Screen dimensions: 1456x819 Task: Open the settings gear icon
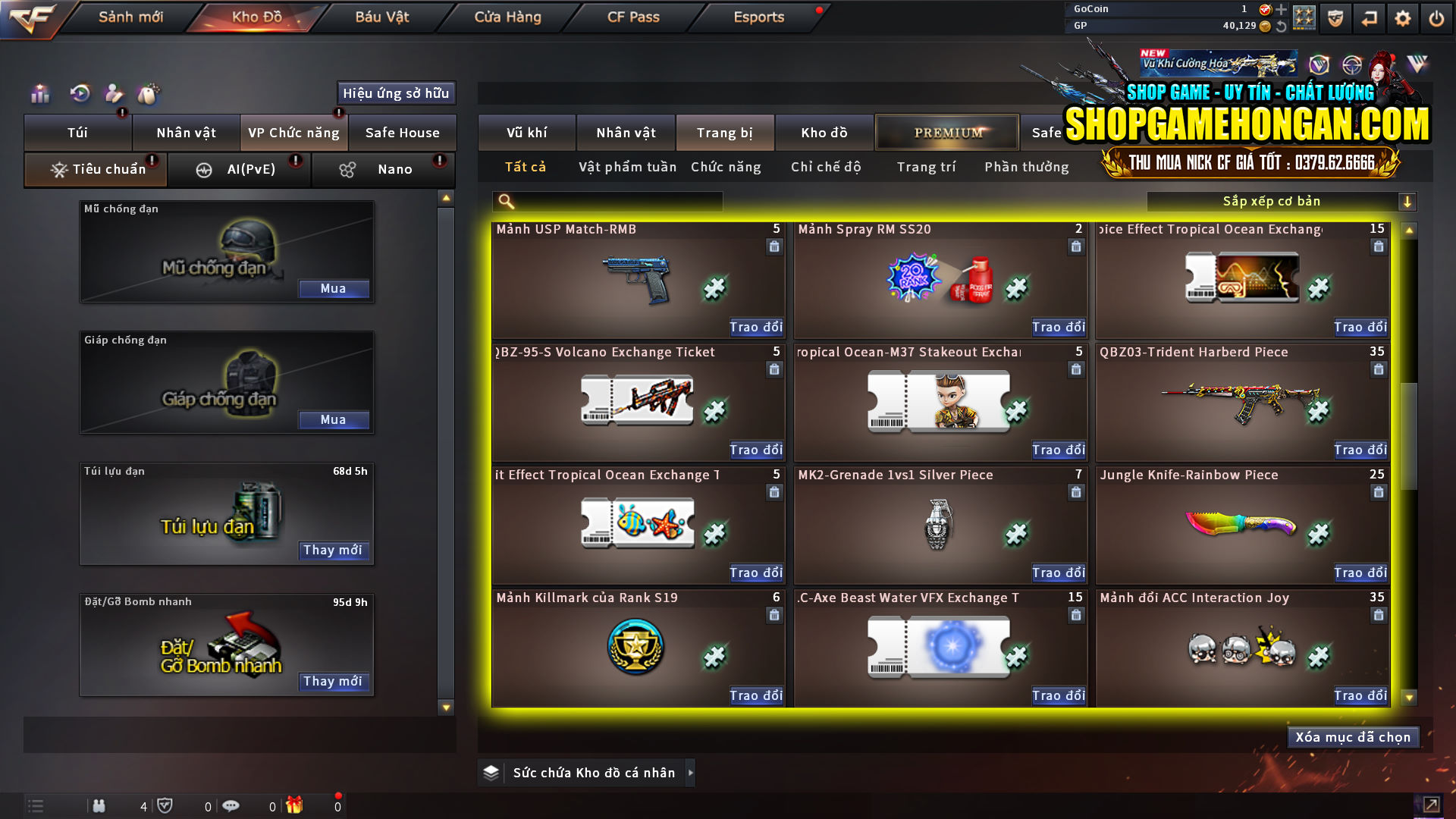(1404, 17)
